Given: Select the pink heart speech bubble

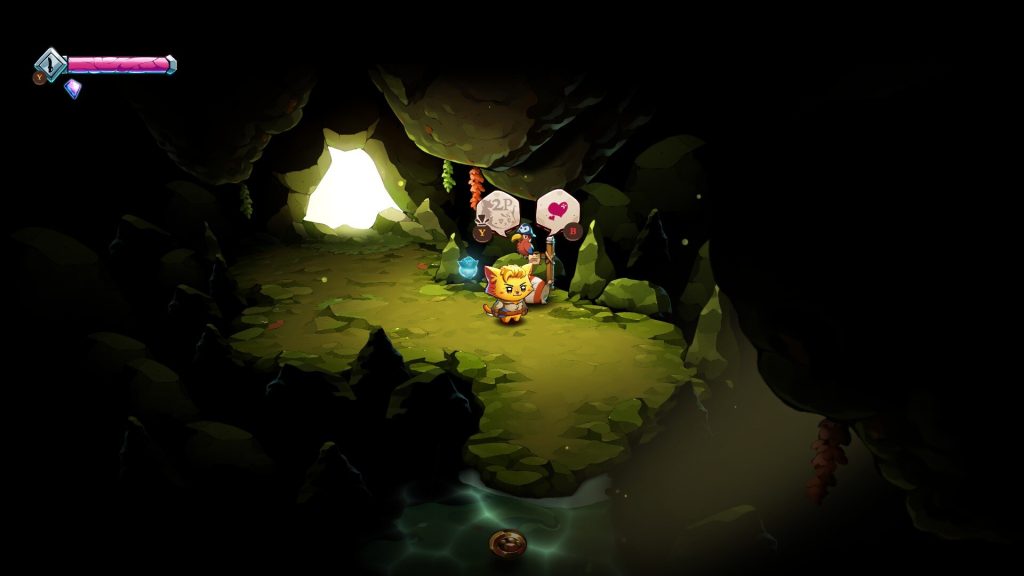Looking at the screenshot, I should [x=557, y=210].
